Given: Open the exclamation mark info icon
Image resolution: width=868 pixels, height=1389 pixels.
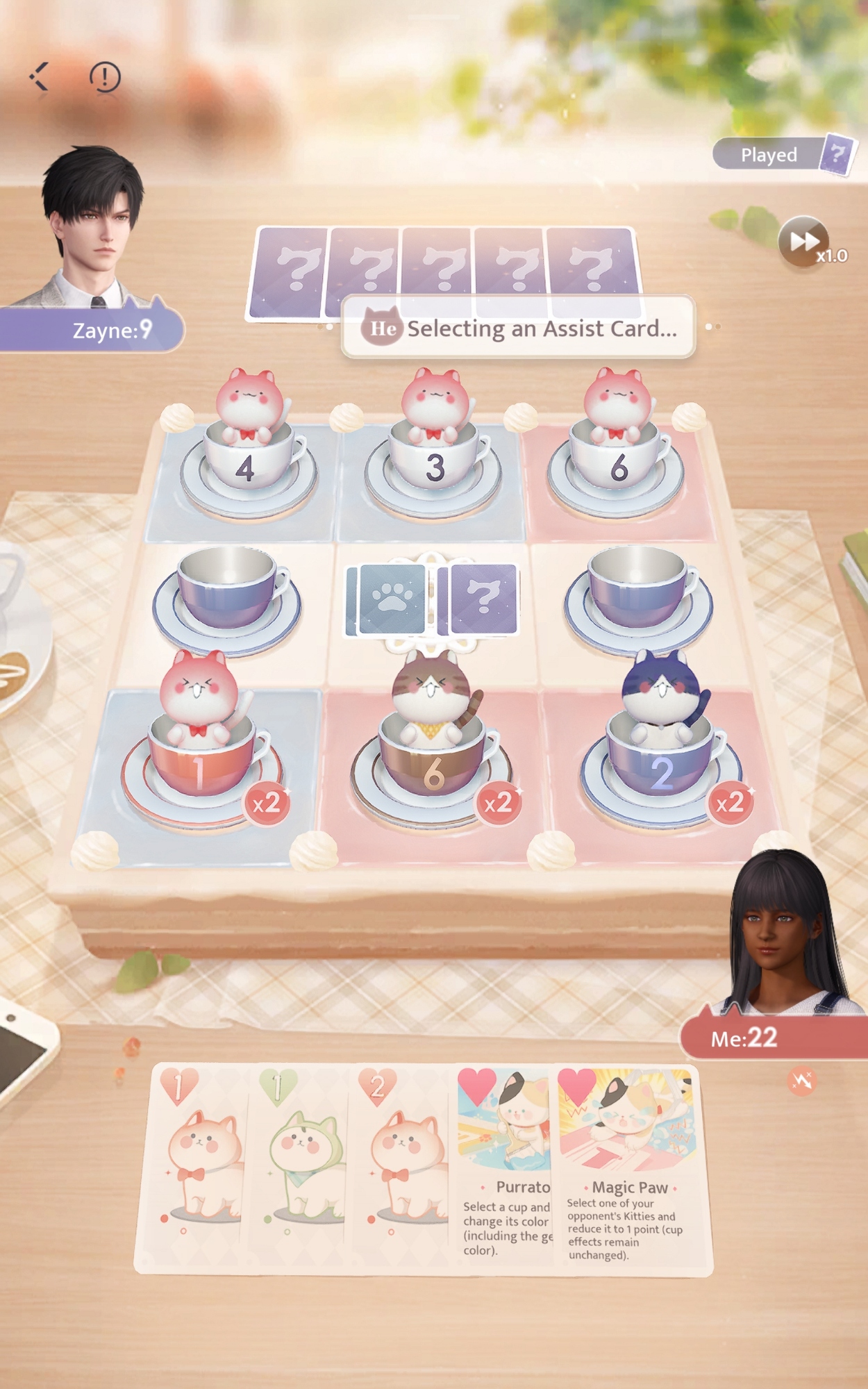Looking at the screenshot, I should pyautogui.click(x=105, y=77).
